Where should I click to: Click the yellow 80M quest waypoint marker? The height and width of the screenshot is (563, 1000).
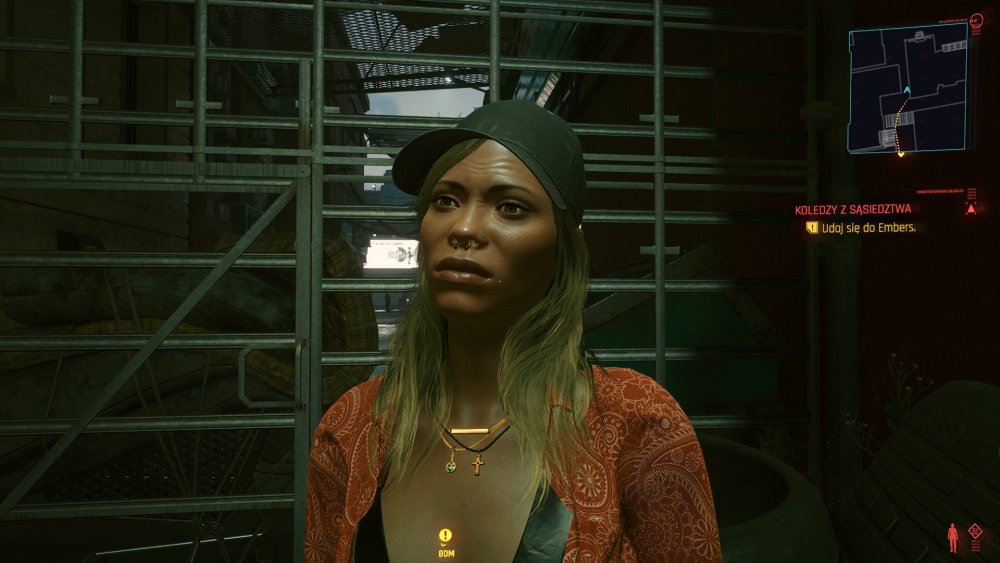(x=445, y=535)
